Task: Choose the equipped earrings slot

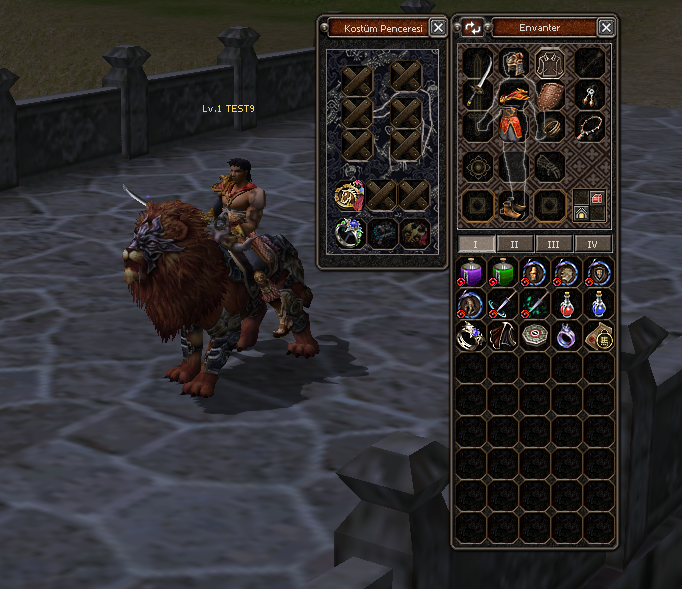Action: [x=590, y=95]
